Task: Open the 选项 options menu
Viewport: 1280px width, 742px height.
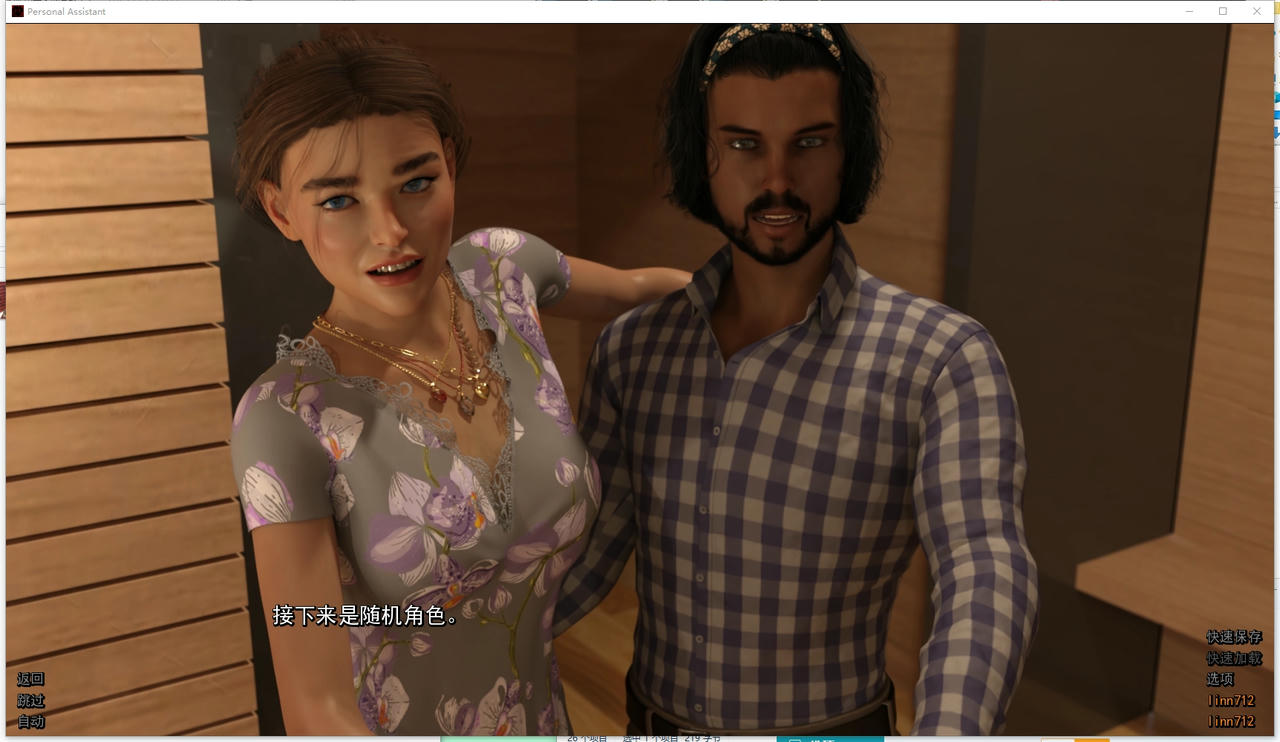Action: tap(1222, 679)
